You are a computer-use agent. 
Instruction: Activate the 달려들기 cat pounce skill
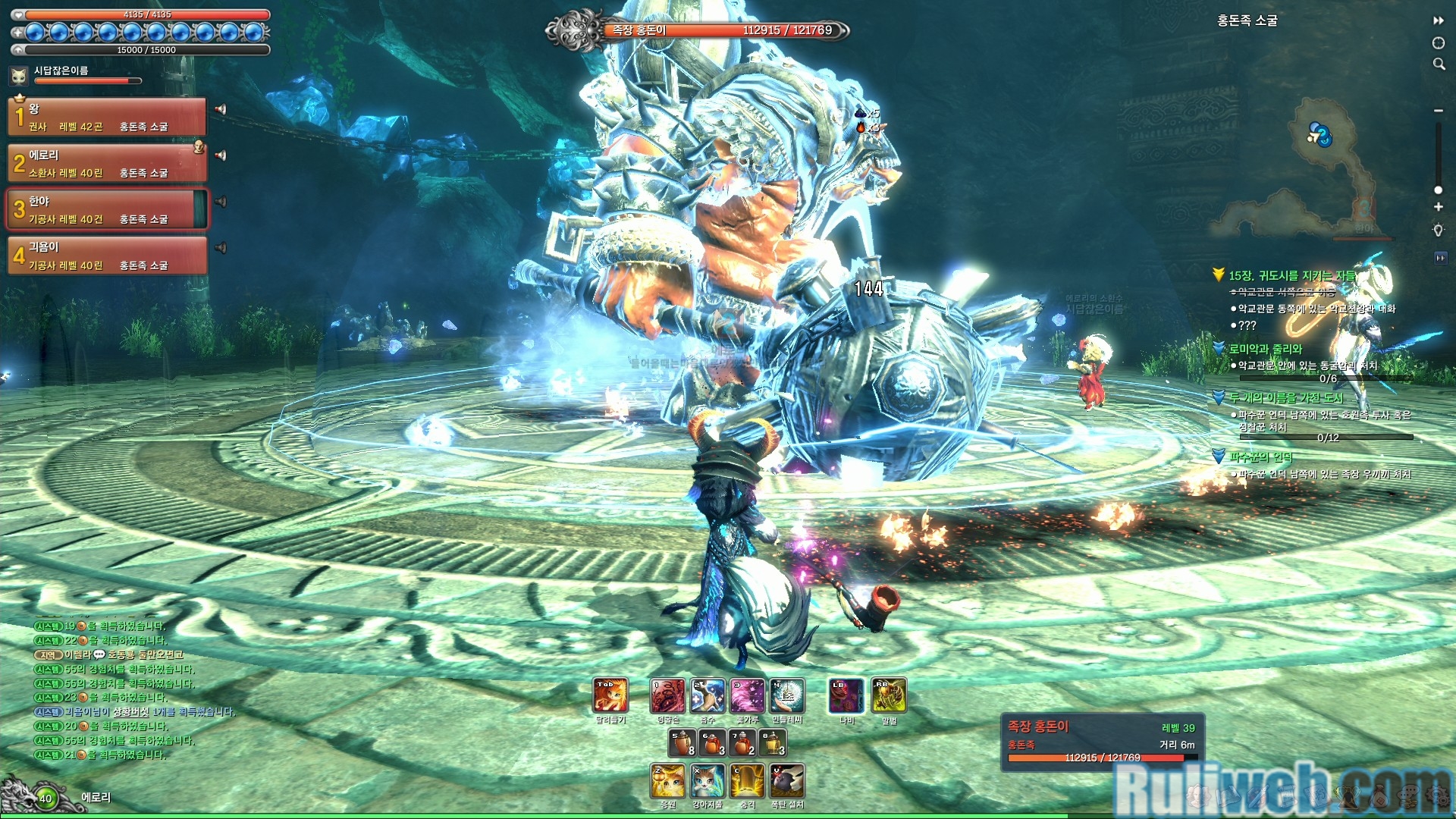(x=610, y=695)
